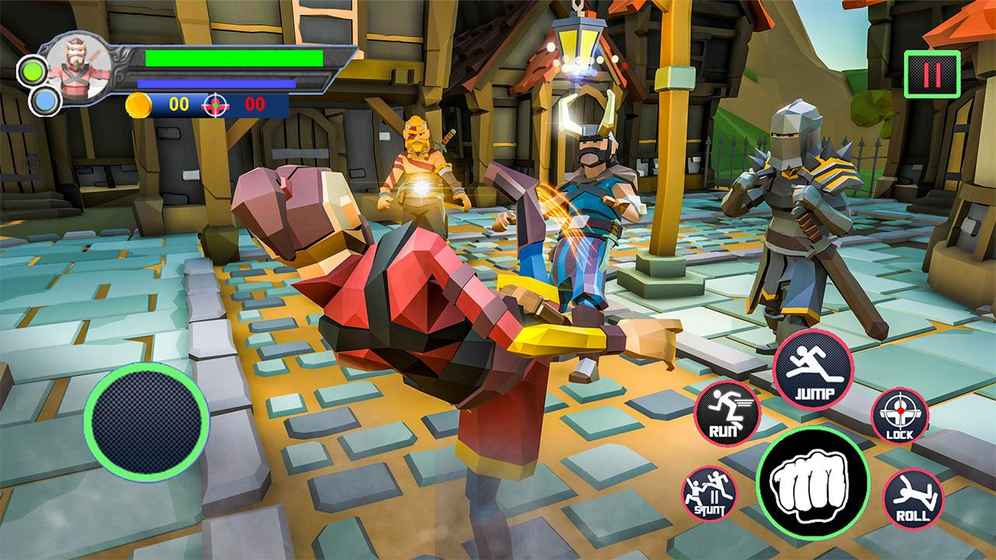
Task: Pause the game with the pause button
Action: (932, 75)
